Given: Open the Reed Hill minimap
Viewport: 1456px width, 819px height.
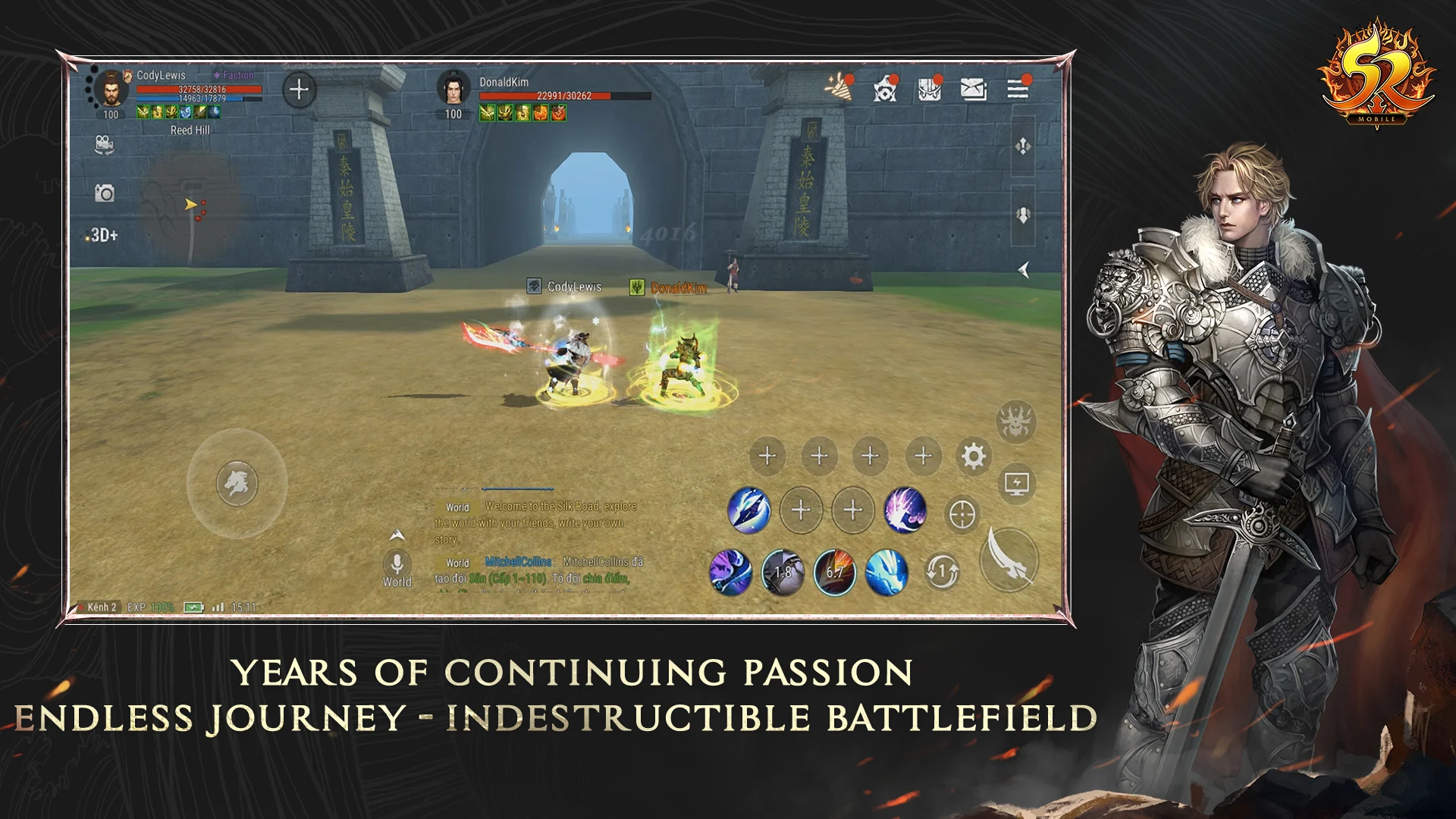Looking at the screenshot, I should click(190, 203).
